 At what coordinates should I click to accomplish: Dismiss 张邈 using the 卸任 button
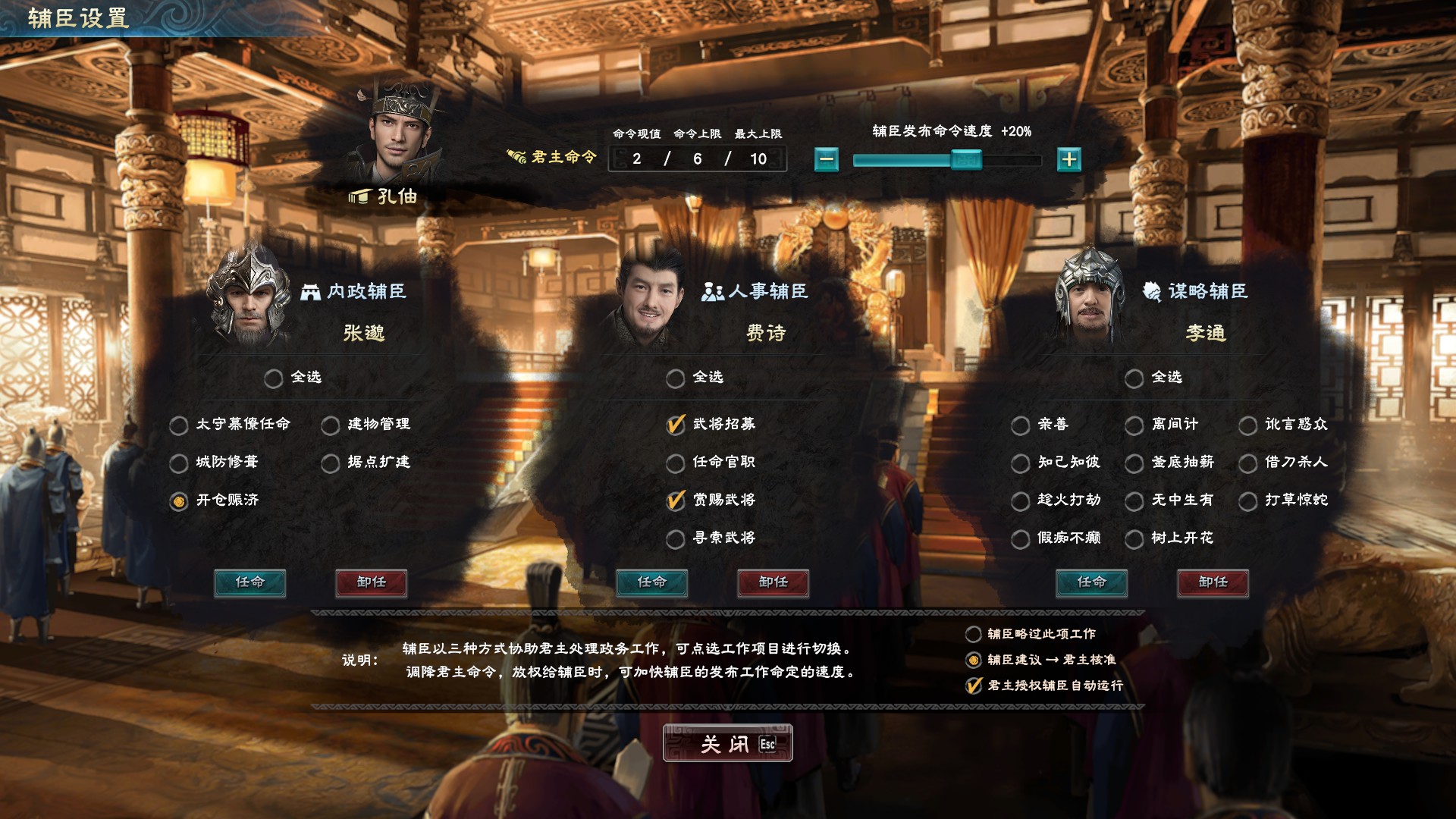pyautogui.click(x=371, y=582)
